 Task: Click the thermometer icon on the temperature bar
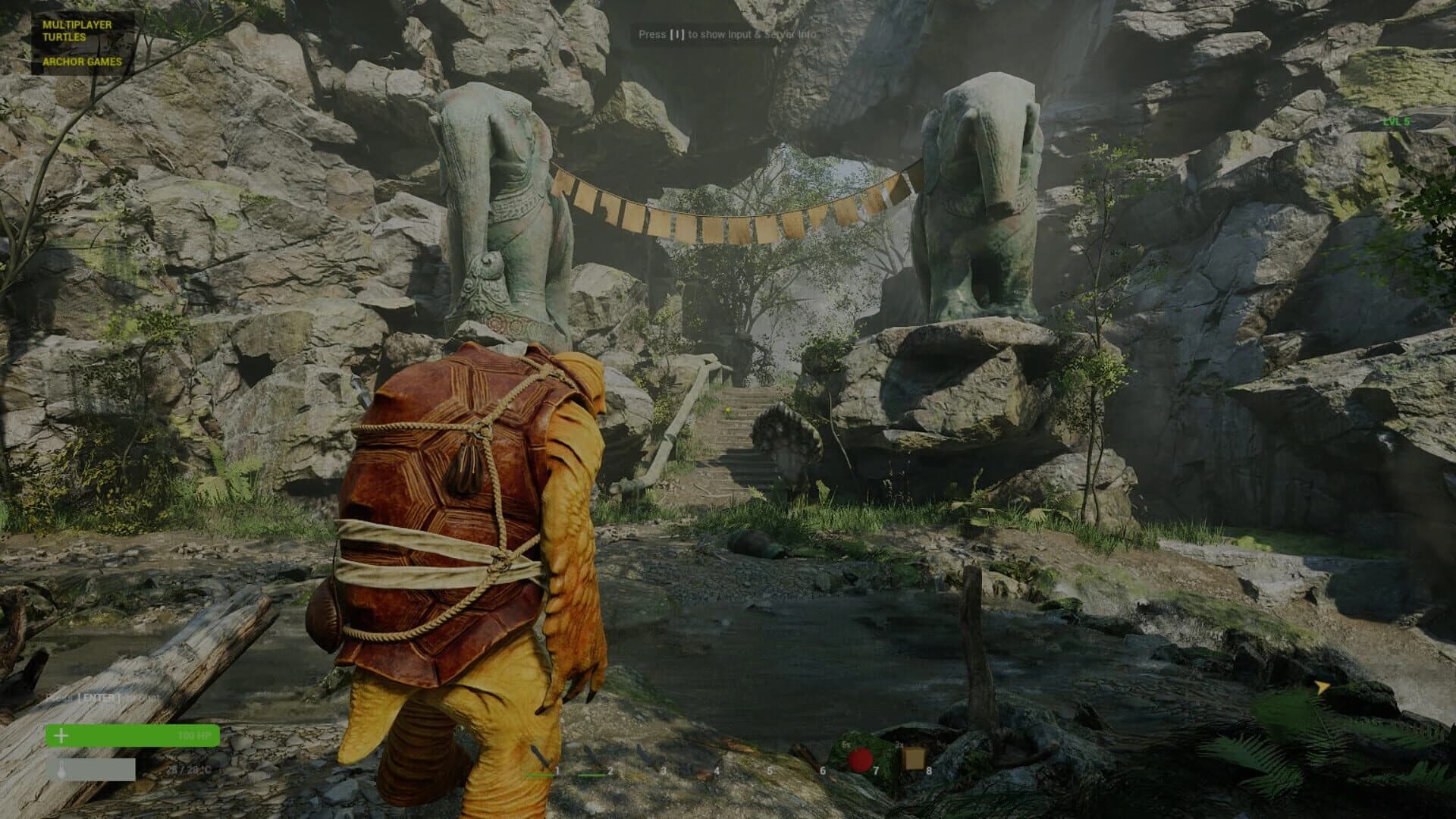(x=61, y=768)
